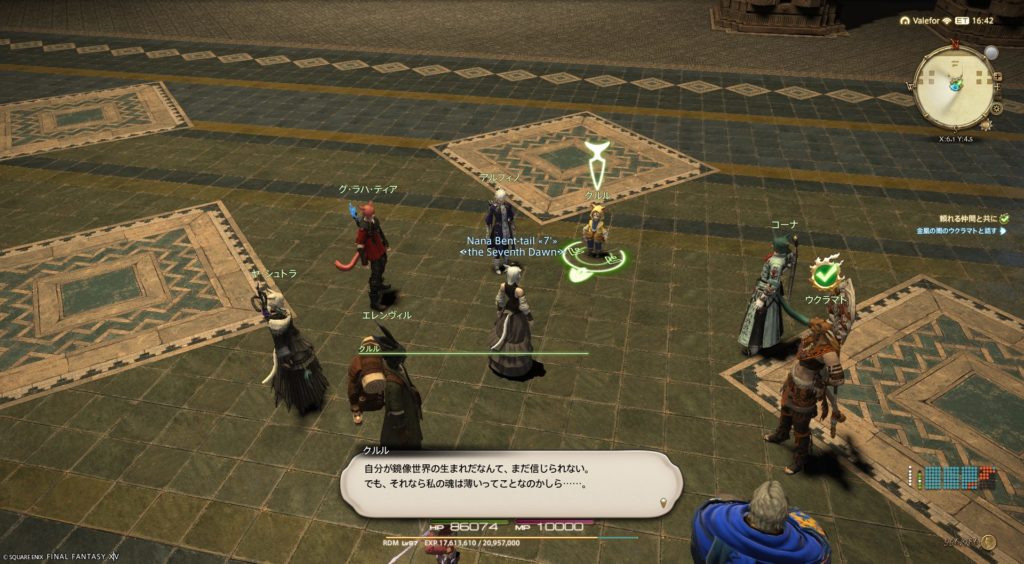Screen dimensions: 1024x564
Task: Open the inventory grid indicator
Action: pos(950,477)
